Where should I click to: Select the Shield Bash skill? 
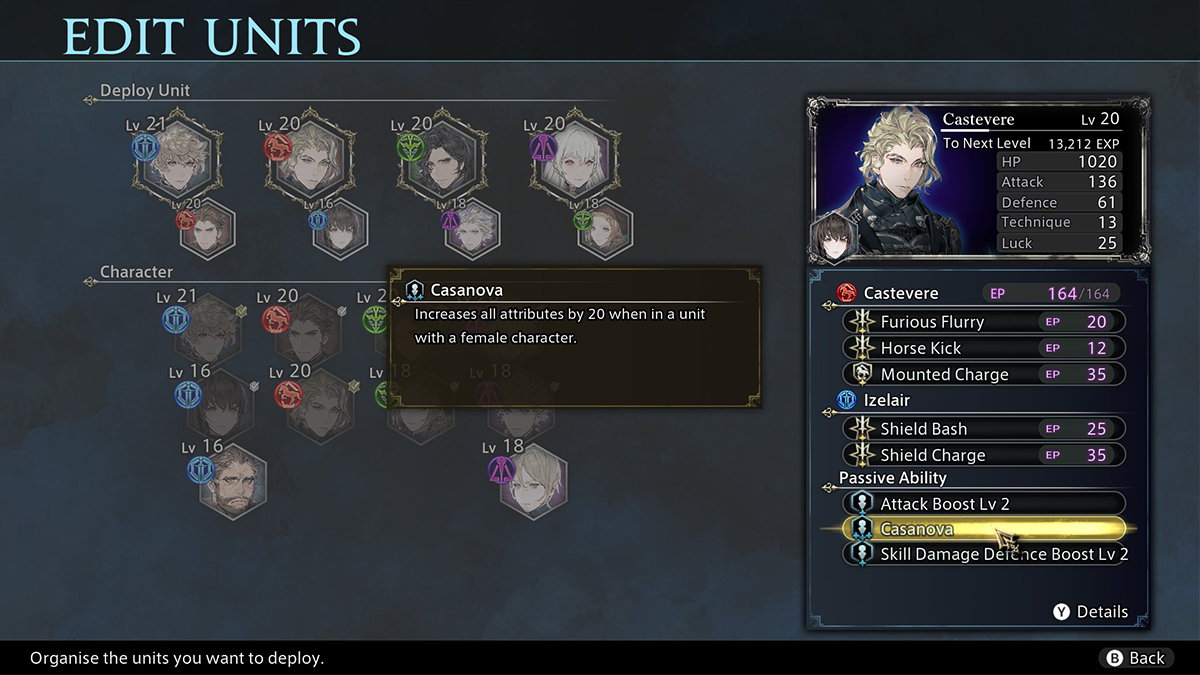point(984,428)
